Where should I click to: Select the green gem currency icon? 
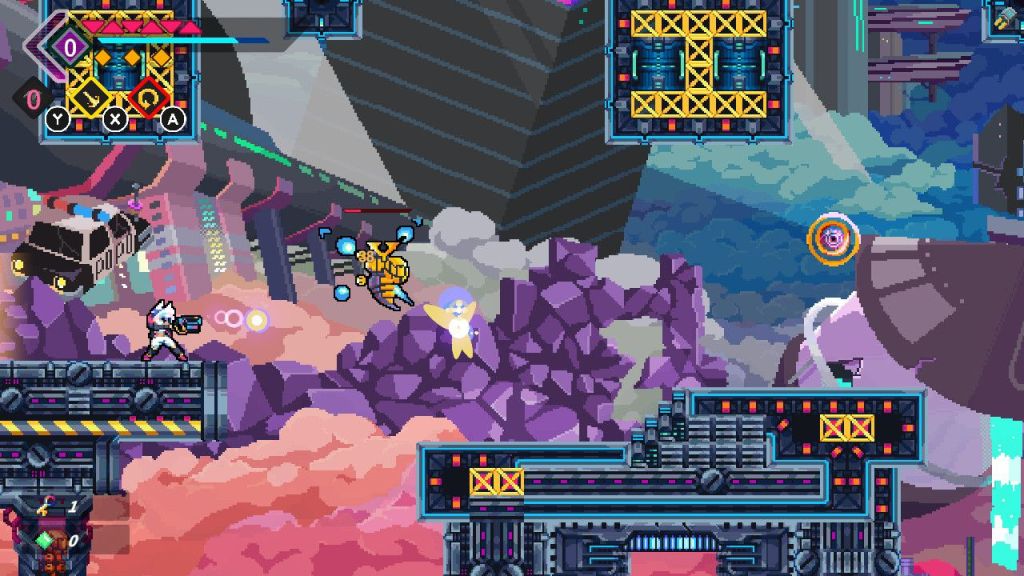tap(46, 539)
